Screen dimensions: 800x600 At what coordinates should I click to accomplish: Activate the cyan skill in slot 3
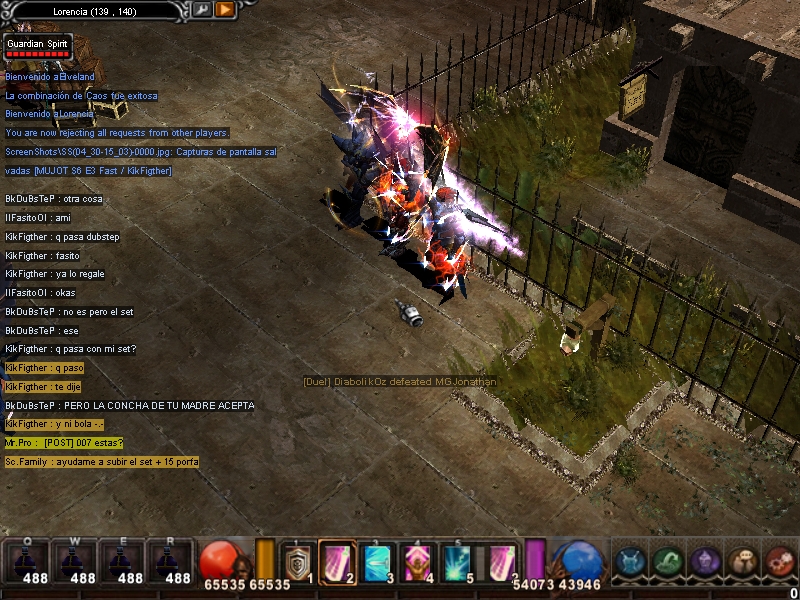376,564
